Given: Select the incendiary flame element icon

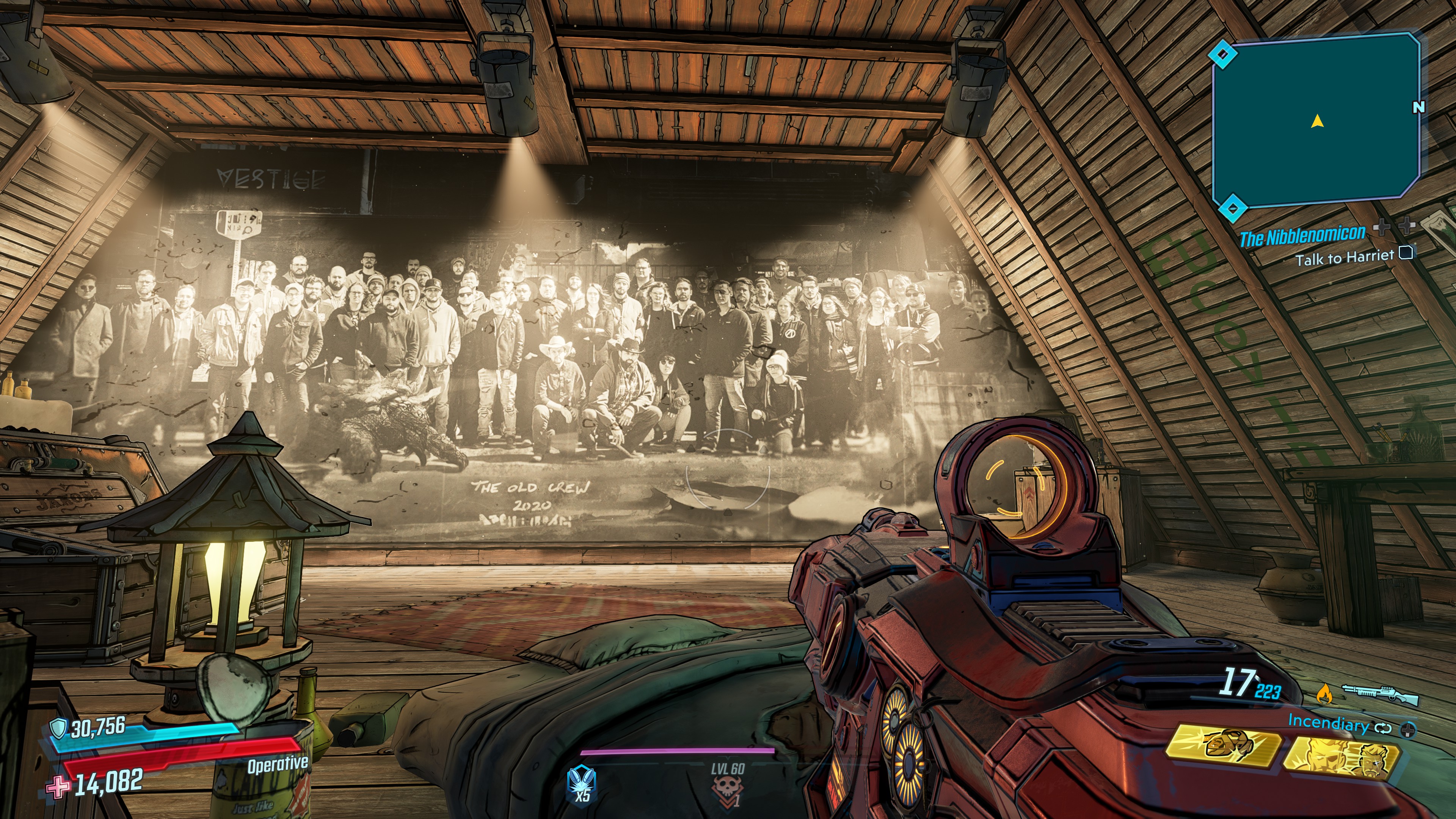Looking at the screenshot, I should point(1326,694).
